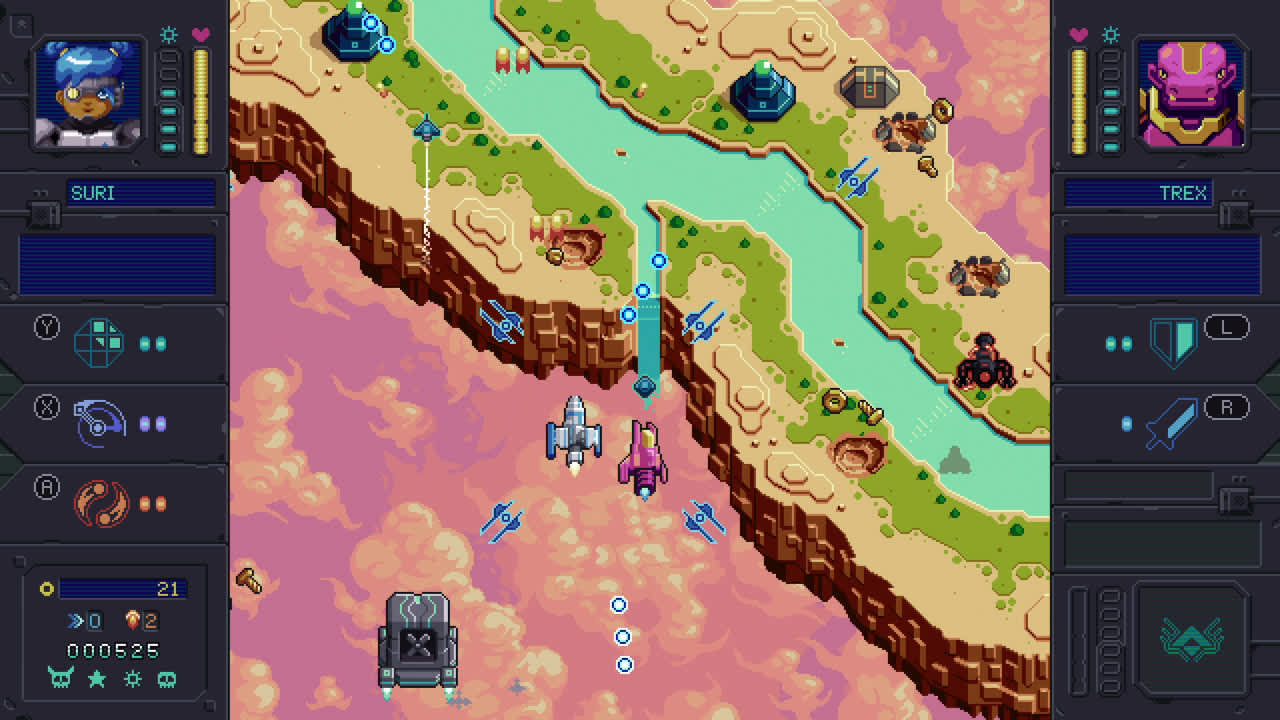
Task: Click TREX's character portrait
Action: point(1189,91)
